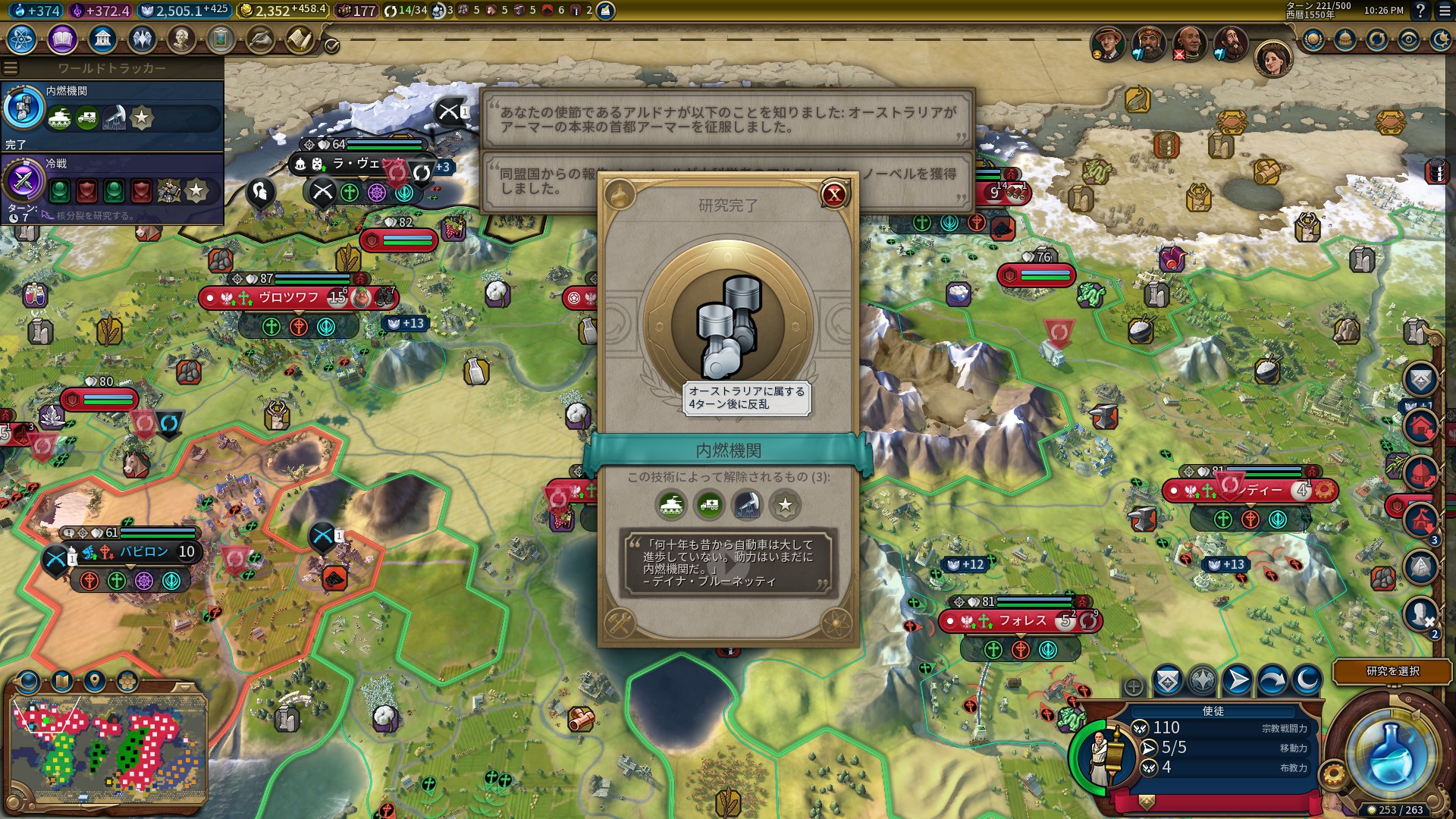1456x819 pixels.
Task: Open the civics tree with the book icon
Action: (62, 39)
